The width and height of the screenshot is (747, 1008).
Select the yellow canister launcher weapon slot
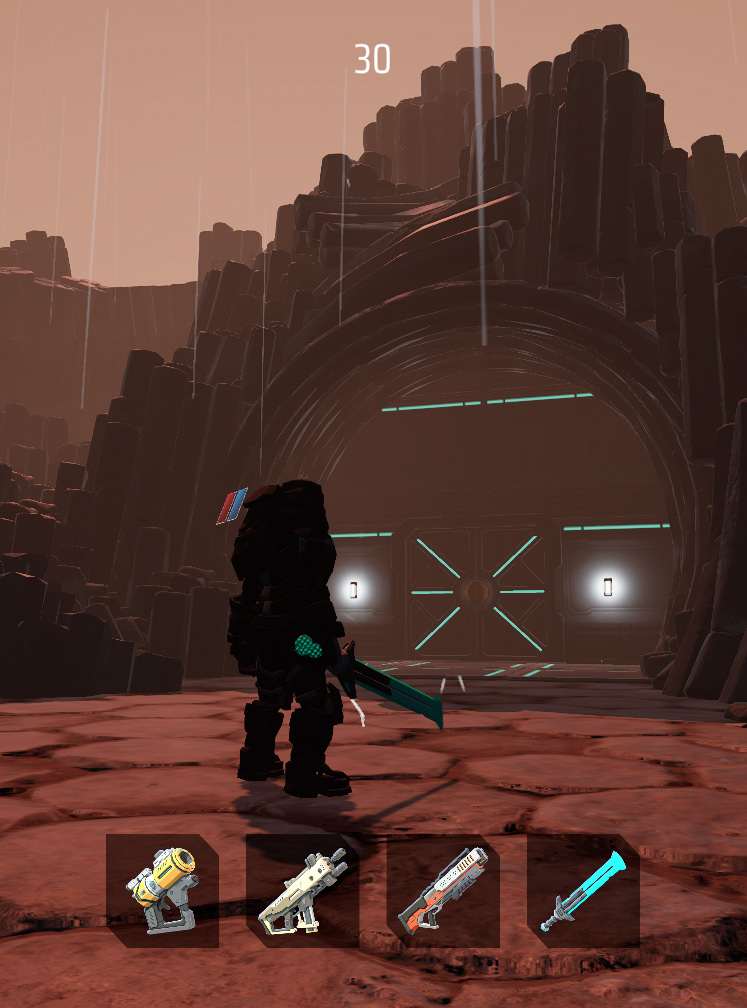click(x=162, y=890)
